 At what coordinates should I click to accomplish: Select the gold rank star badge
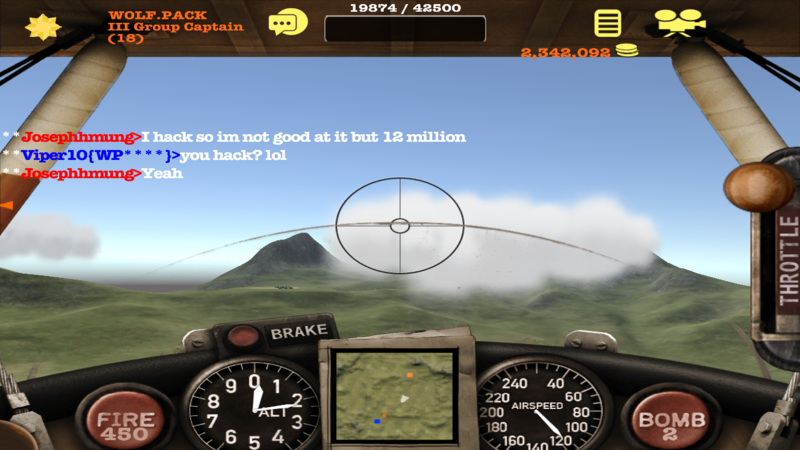[42, 26]
